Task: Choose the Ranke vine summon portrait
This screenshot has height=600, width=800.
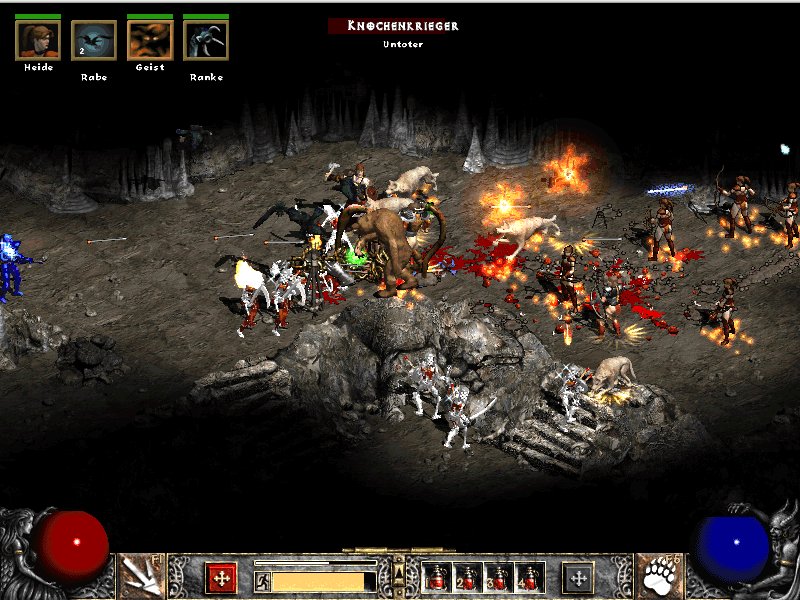Action: tap(206, 40)
